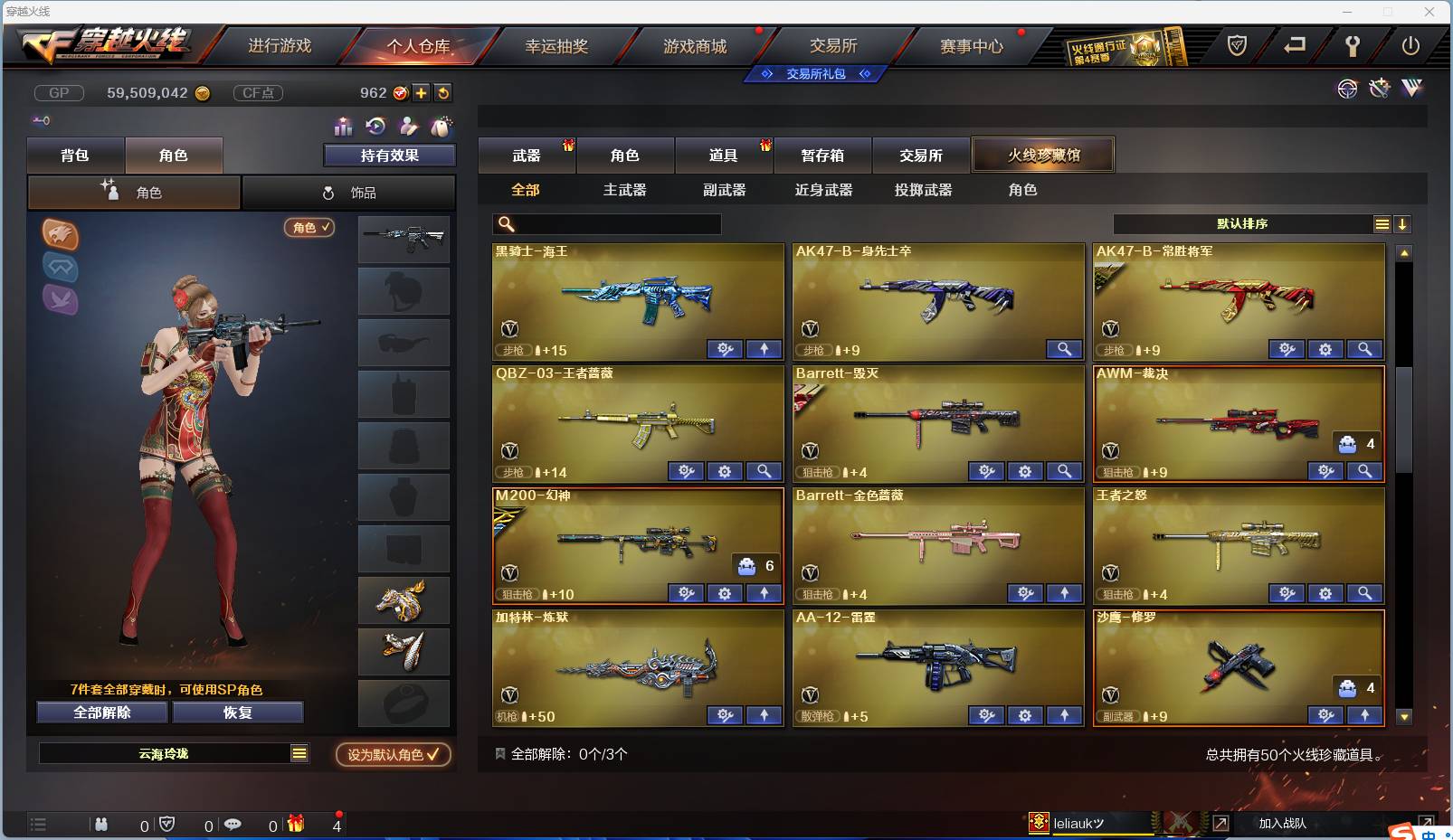Toggle the list view icon beside 默认排序

tap(1382, 223)
